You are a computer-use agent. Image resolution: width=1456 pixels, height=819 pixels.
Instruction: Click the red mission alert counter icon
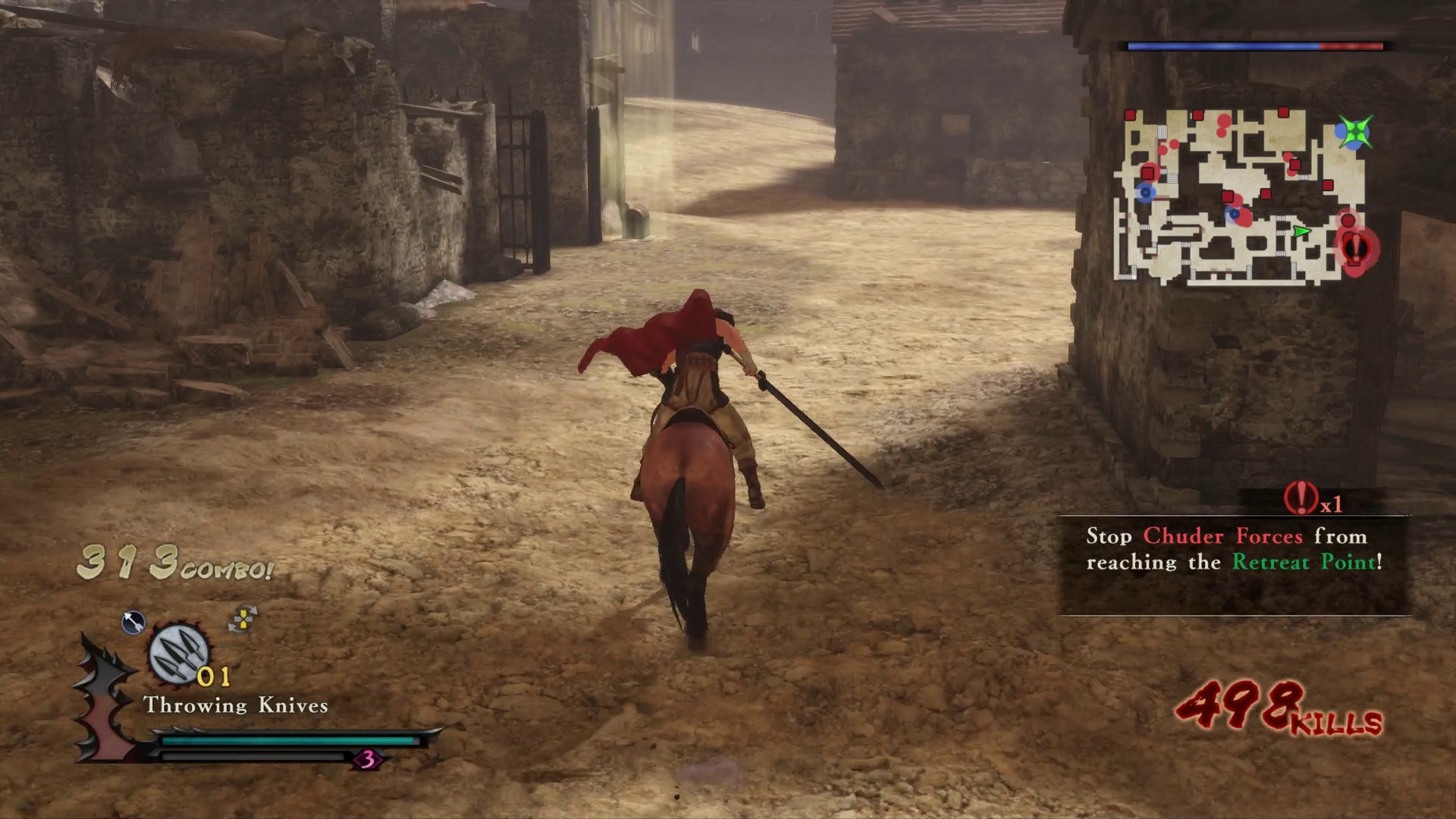click(1301, 498)
